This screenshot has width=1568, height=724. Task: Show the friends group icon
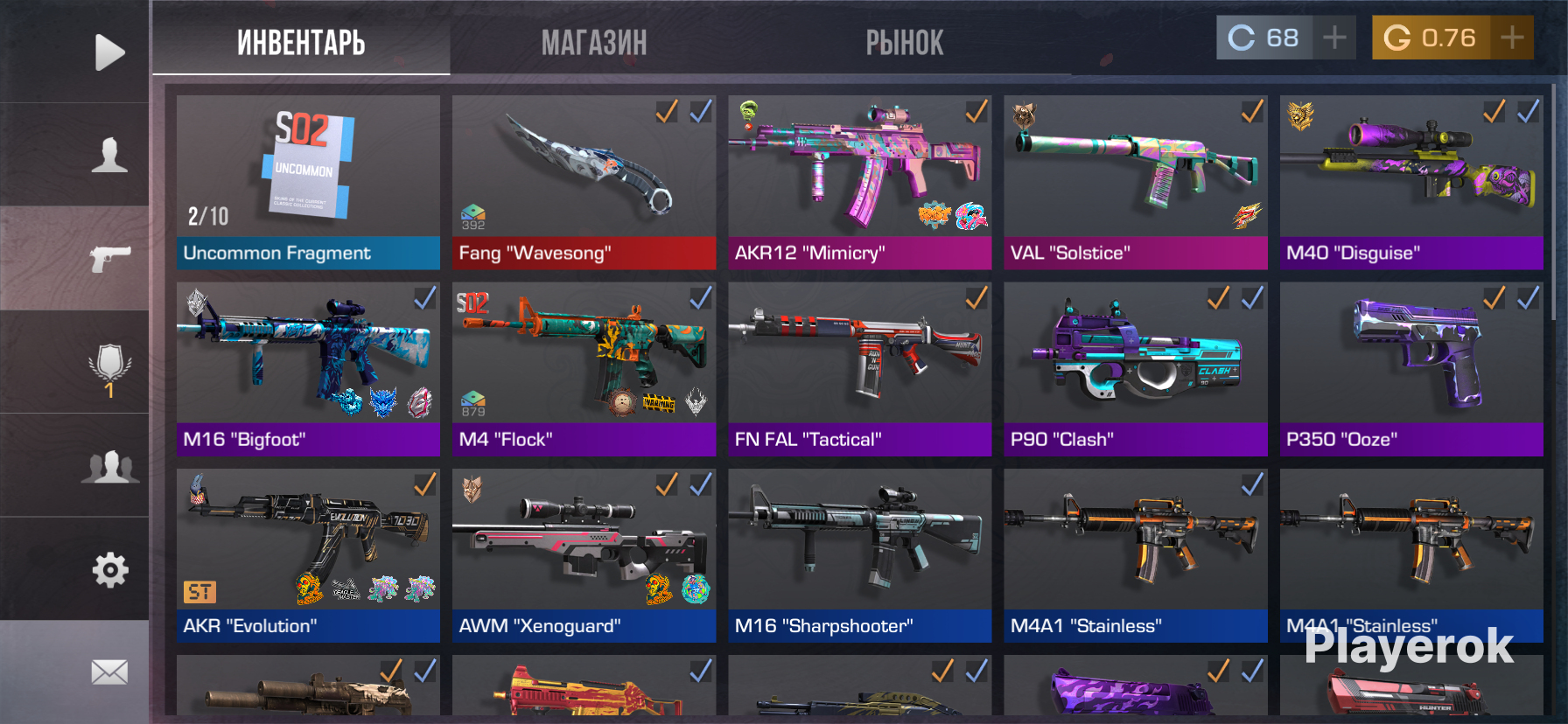click(109, 467)
